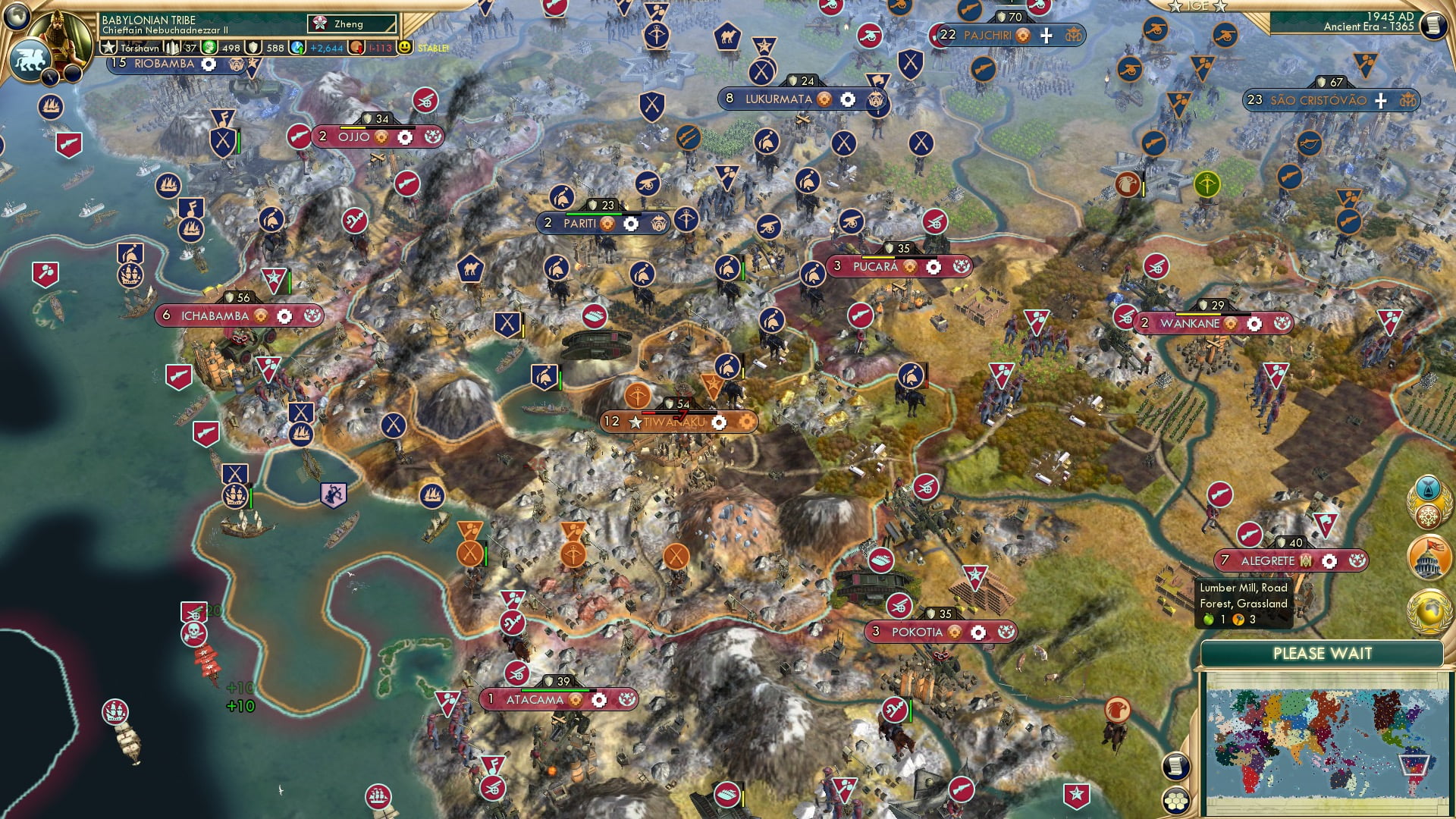Open the scroll icon left of the minimap
The image size is (1456, 819).
click(x=1175, y=766)
